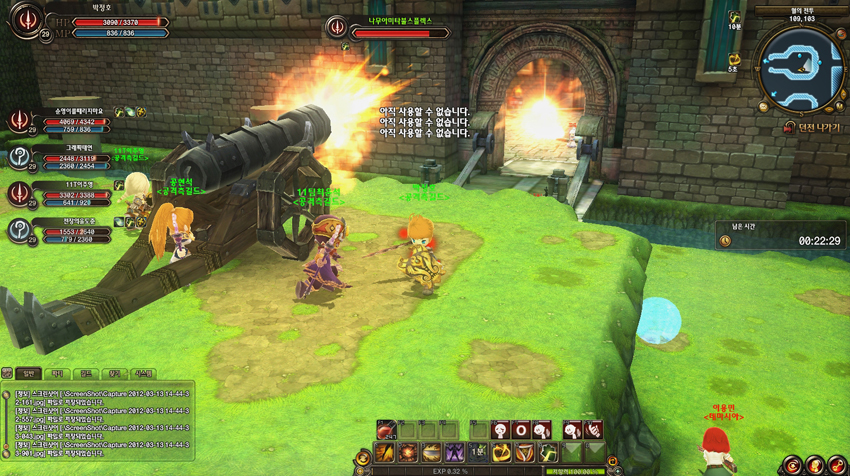Select the player's own portrait emblem

27,21
